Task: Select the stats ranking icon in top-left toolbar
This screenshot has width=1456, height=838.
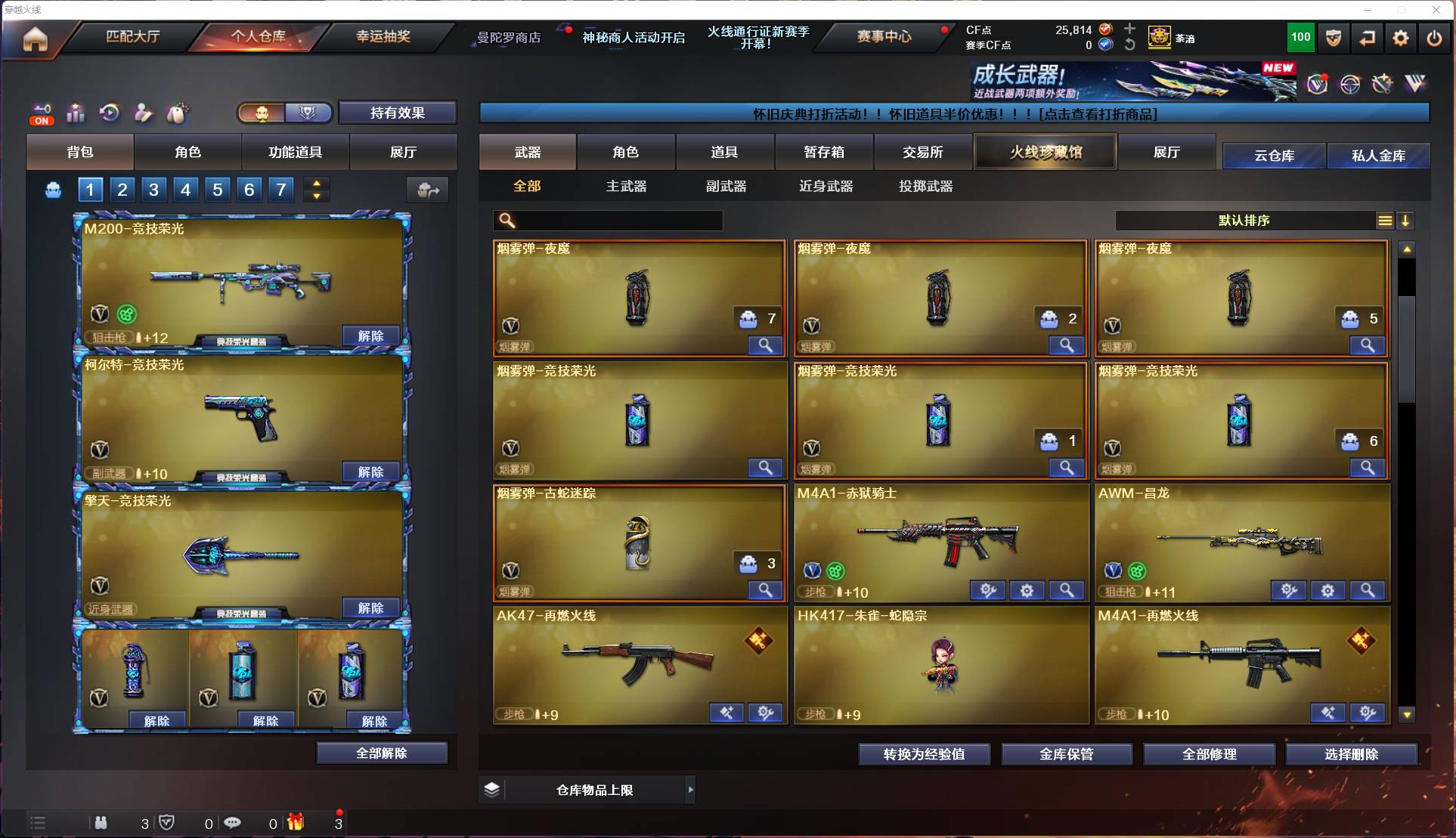Action: click(x=76, y=113)
